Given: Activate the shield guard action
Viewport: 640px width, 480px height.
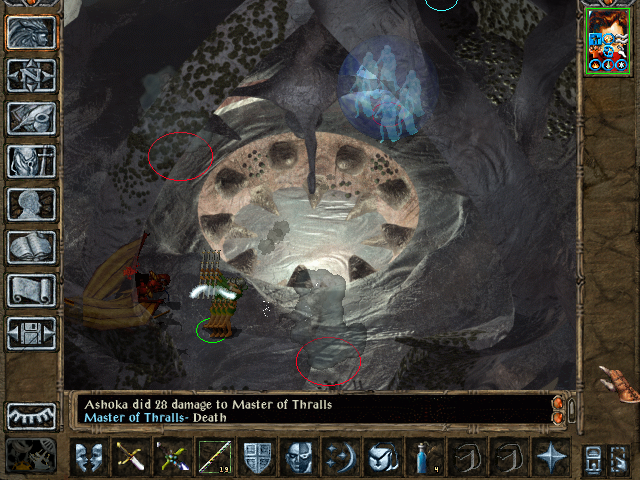Looking at the screenshot, I should coord(258,457).
